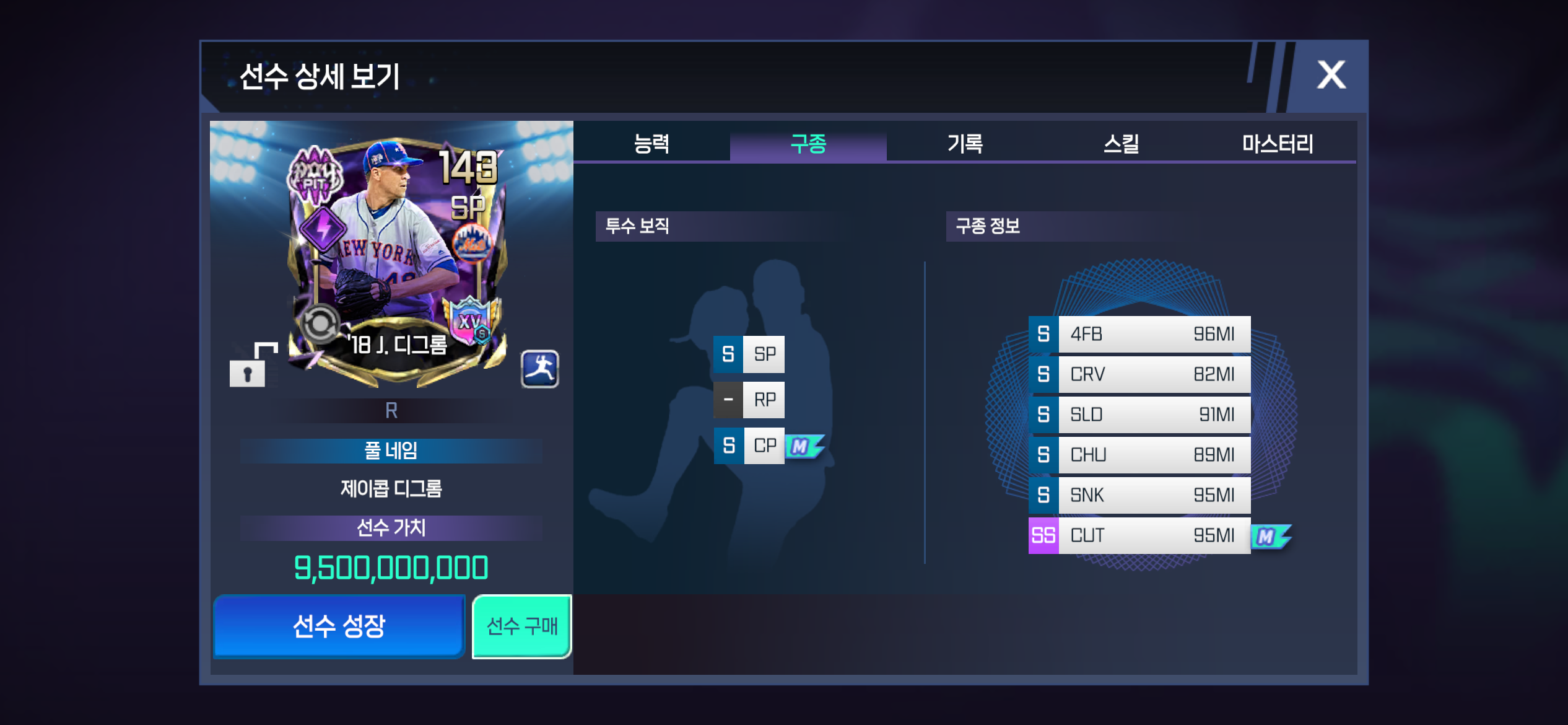Tap the 선수 성장 button
The image size is (1568, 725).
[x=339, y=626]
